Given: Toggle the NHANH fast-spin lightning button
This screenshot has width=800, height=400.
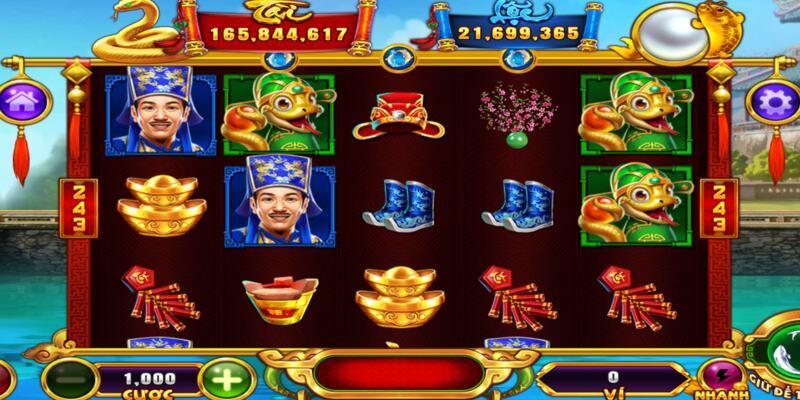Looking at the screenshot, I should 716,379.
